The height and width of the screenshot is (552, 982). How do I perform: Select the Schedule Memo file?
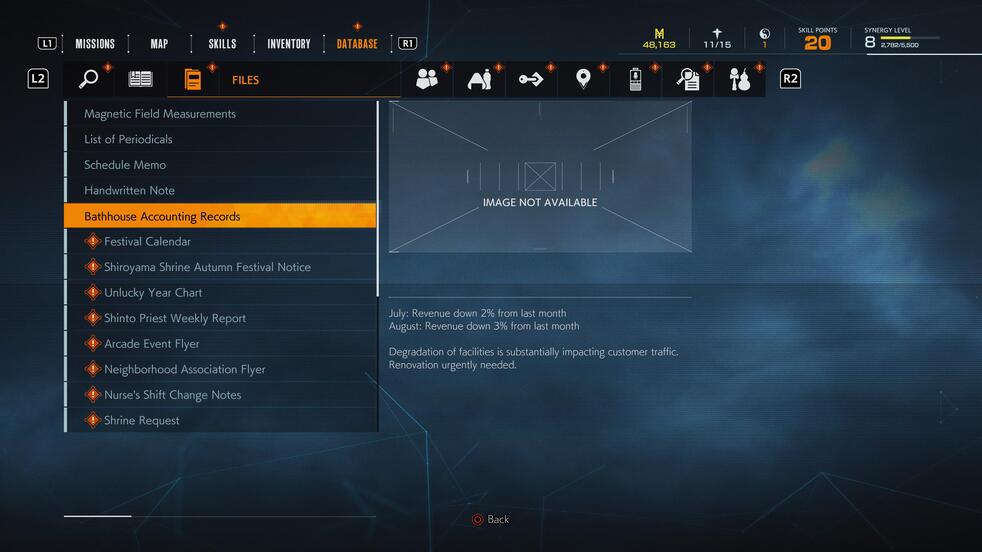point(125,165)
